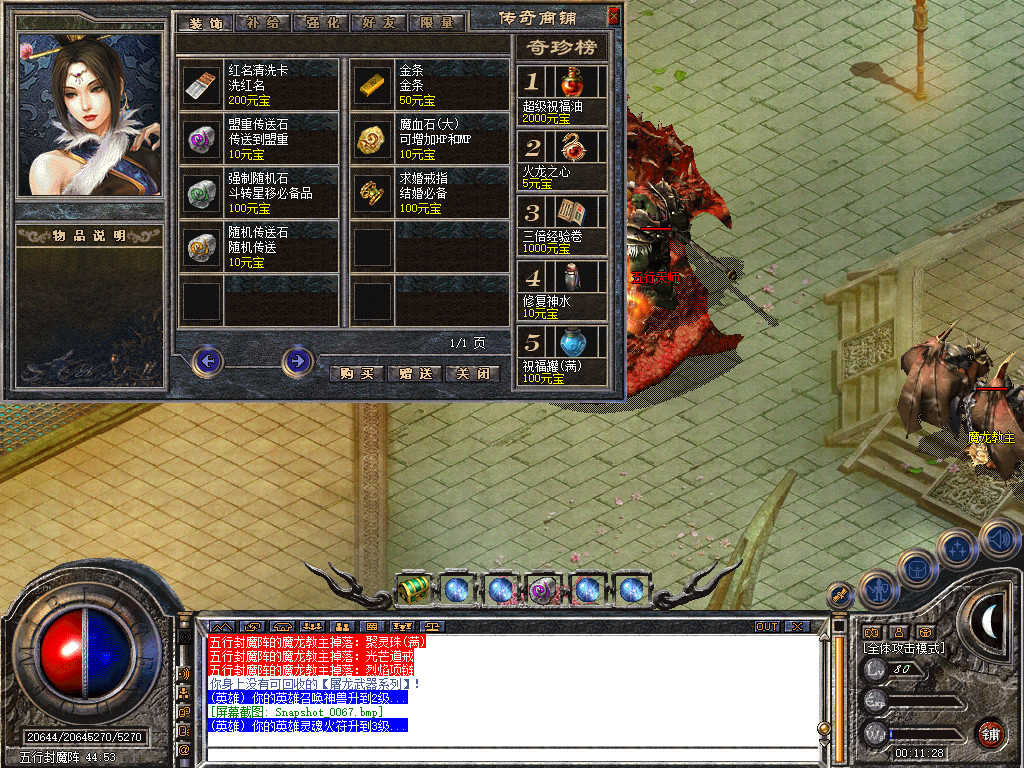Open the shop via the red 铺 button
This screenshot has height=768, width=1024.
click(990, 733)
